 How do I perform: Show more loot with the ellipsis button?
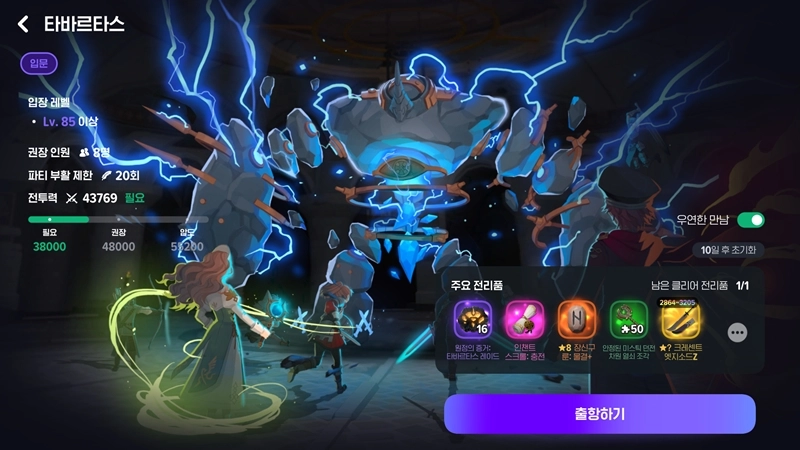click(x=737, y=333)
